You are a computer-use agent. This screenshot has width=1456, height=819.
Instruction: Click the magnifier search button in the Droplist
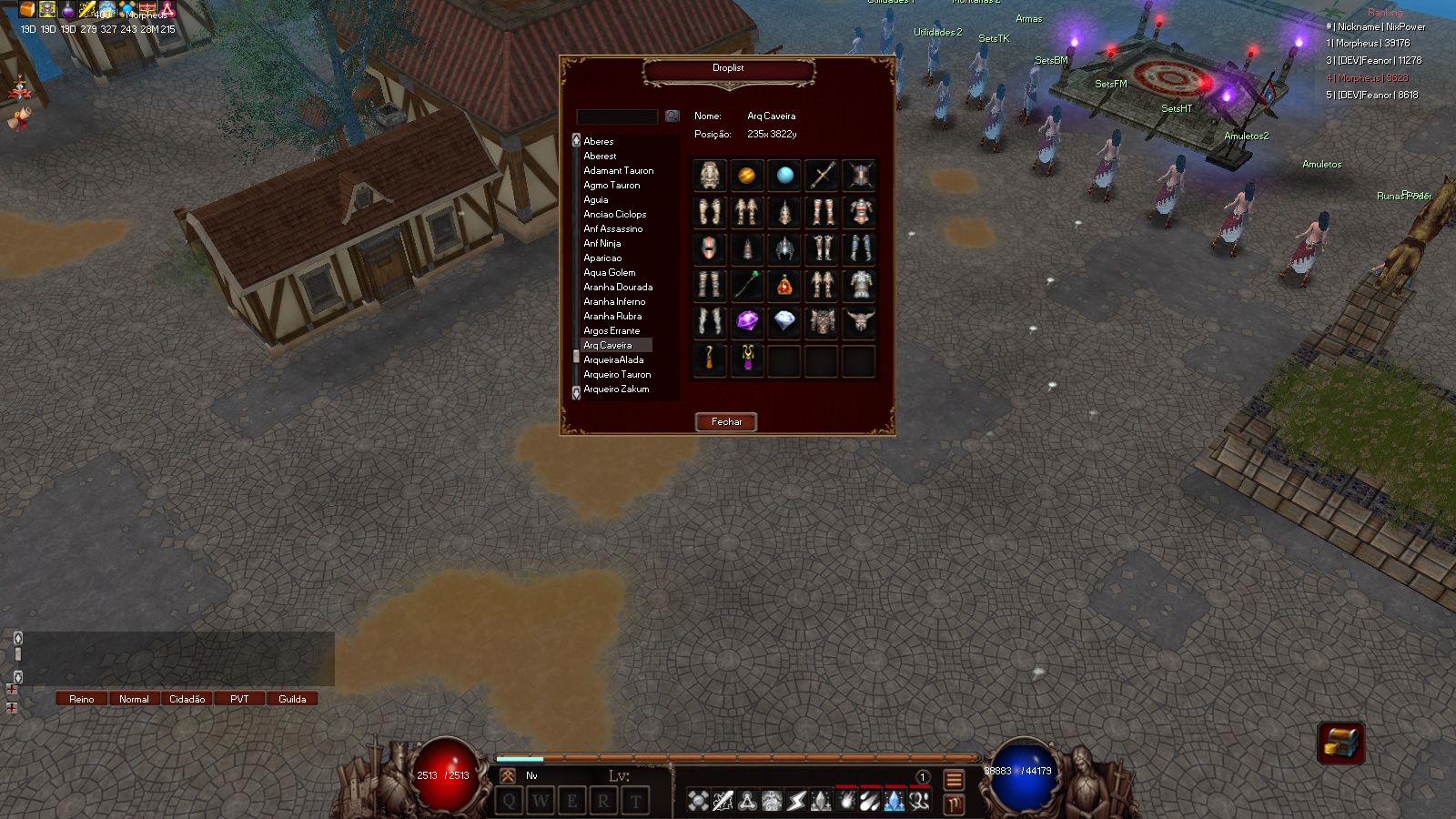[x=671, y=116]
